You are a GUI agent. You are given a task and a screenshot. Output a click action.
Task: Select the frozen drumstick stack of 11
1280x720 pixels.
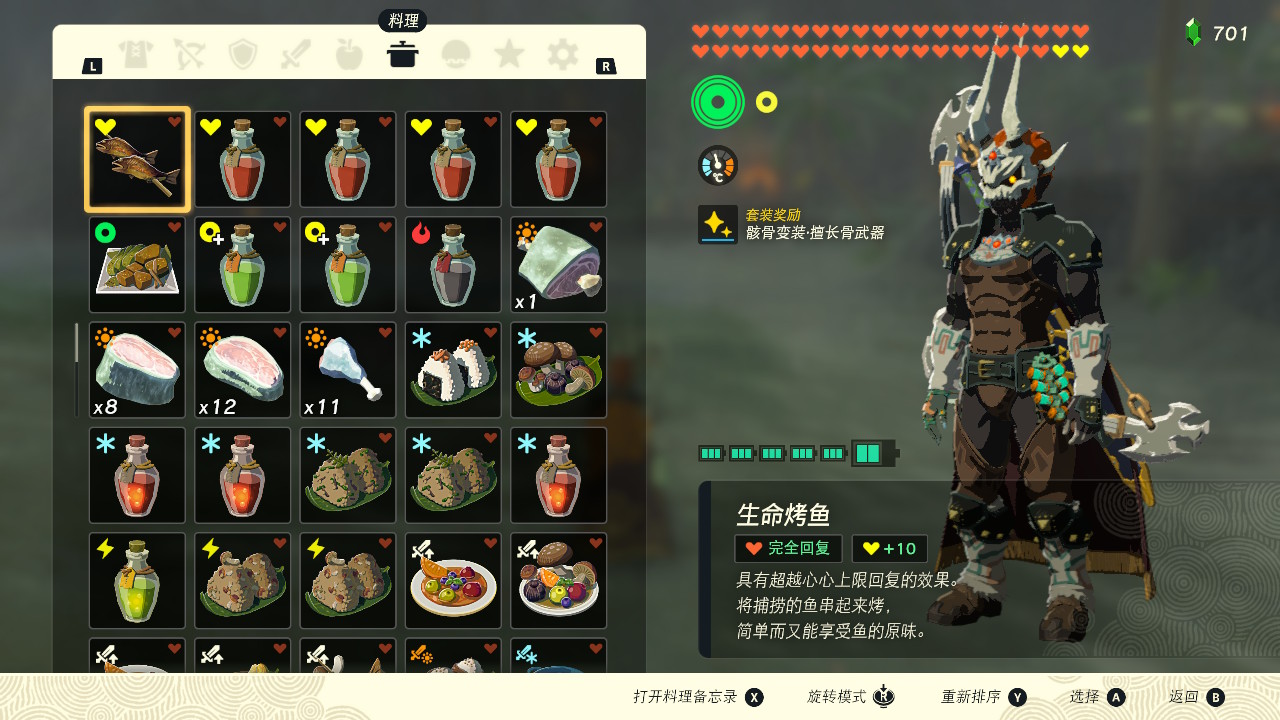click(348, 370)
